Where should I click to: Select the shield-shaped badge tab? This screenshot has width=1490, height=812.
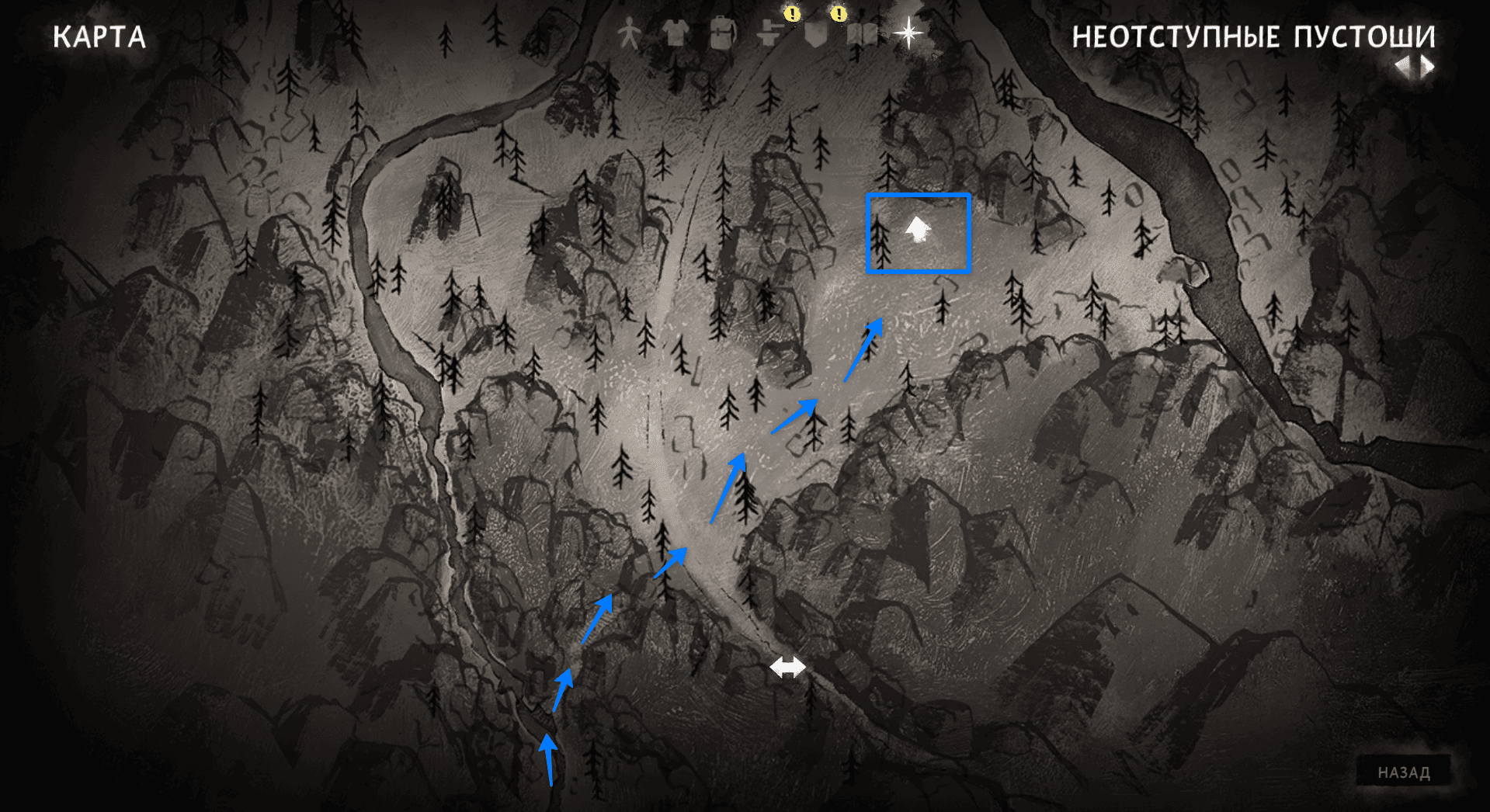point(815,35)
